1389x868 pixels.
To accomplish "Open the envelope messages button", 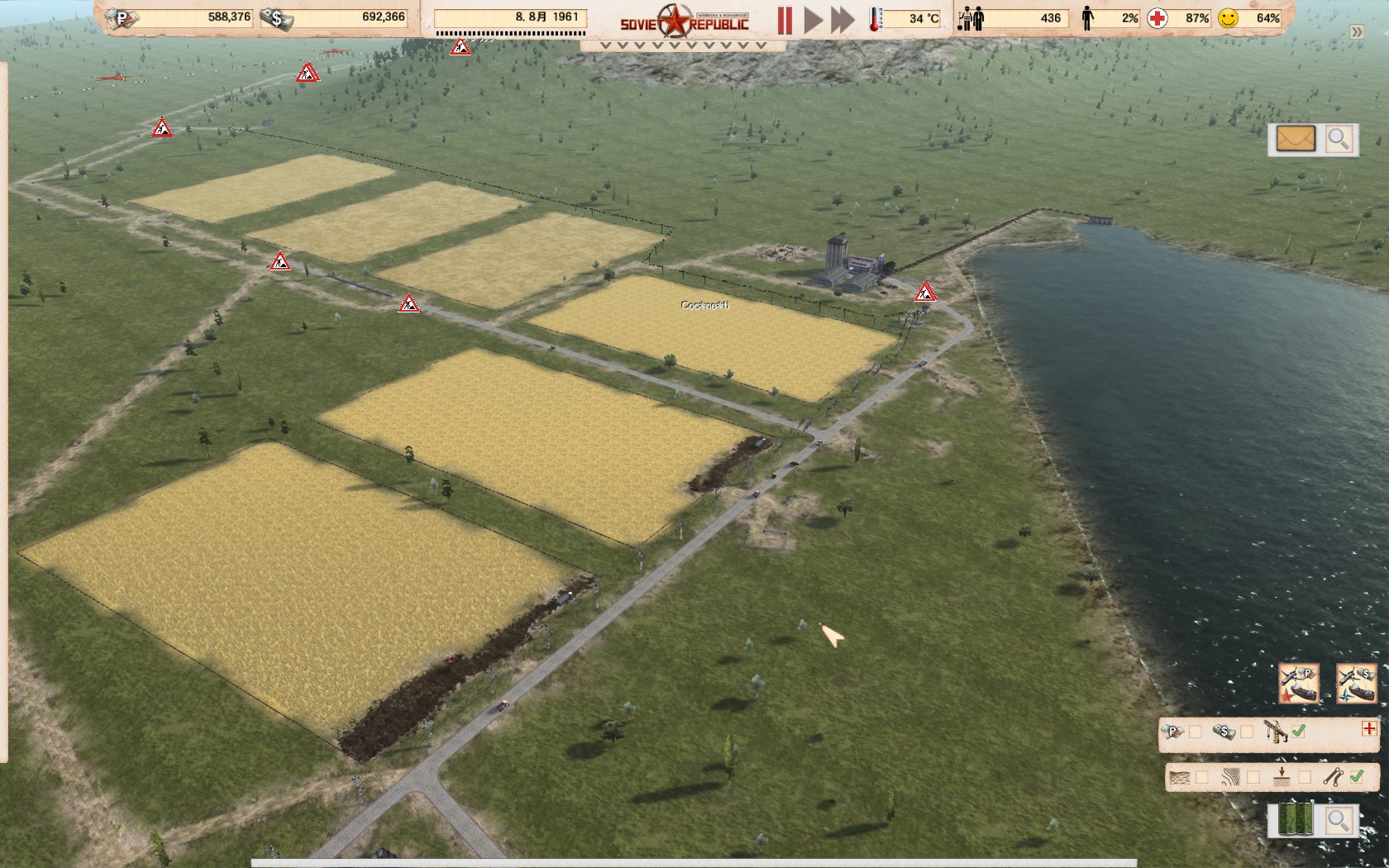I will 1295,139.
